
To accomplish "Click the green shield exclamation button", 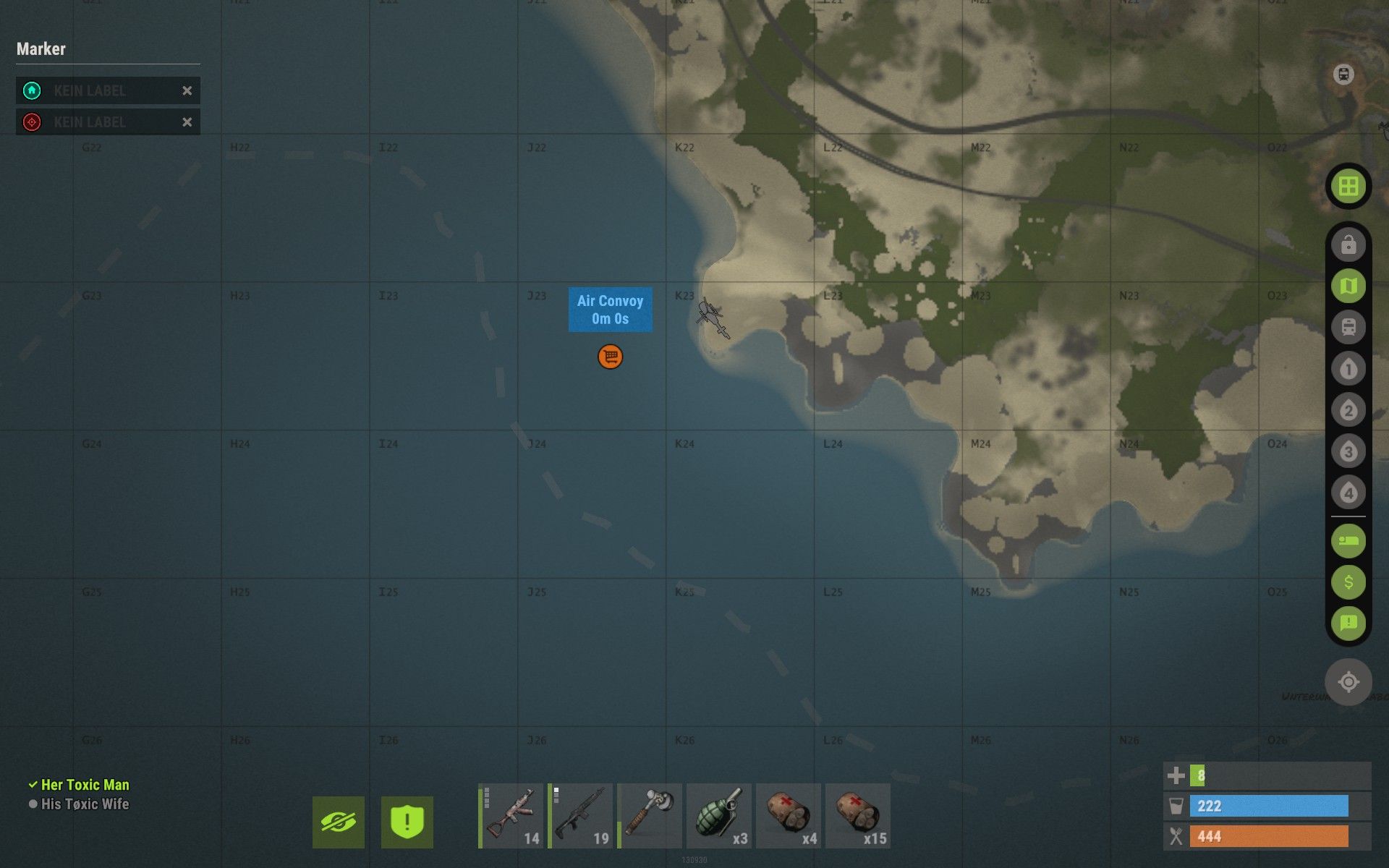I will coord(407,822).
